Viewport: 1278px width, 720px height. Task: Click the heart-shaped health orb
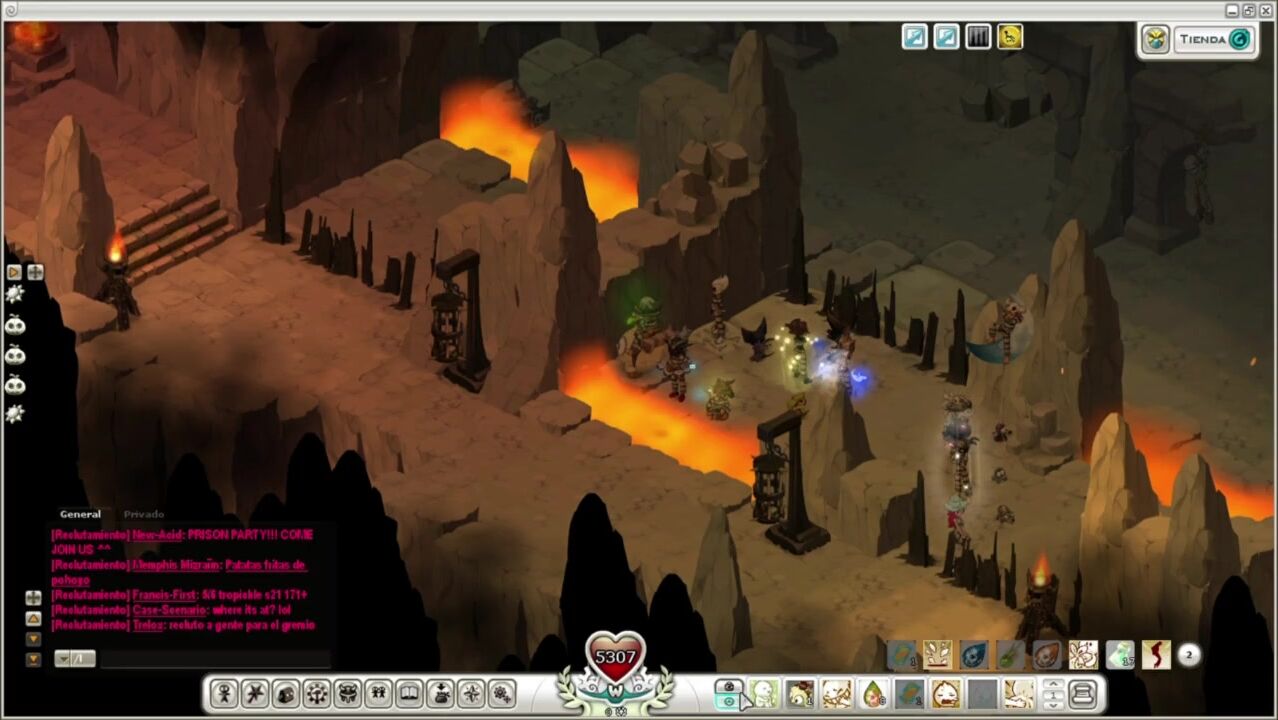point(615,657)
